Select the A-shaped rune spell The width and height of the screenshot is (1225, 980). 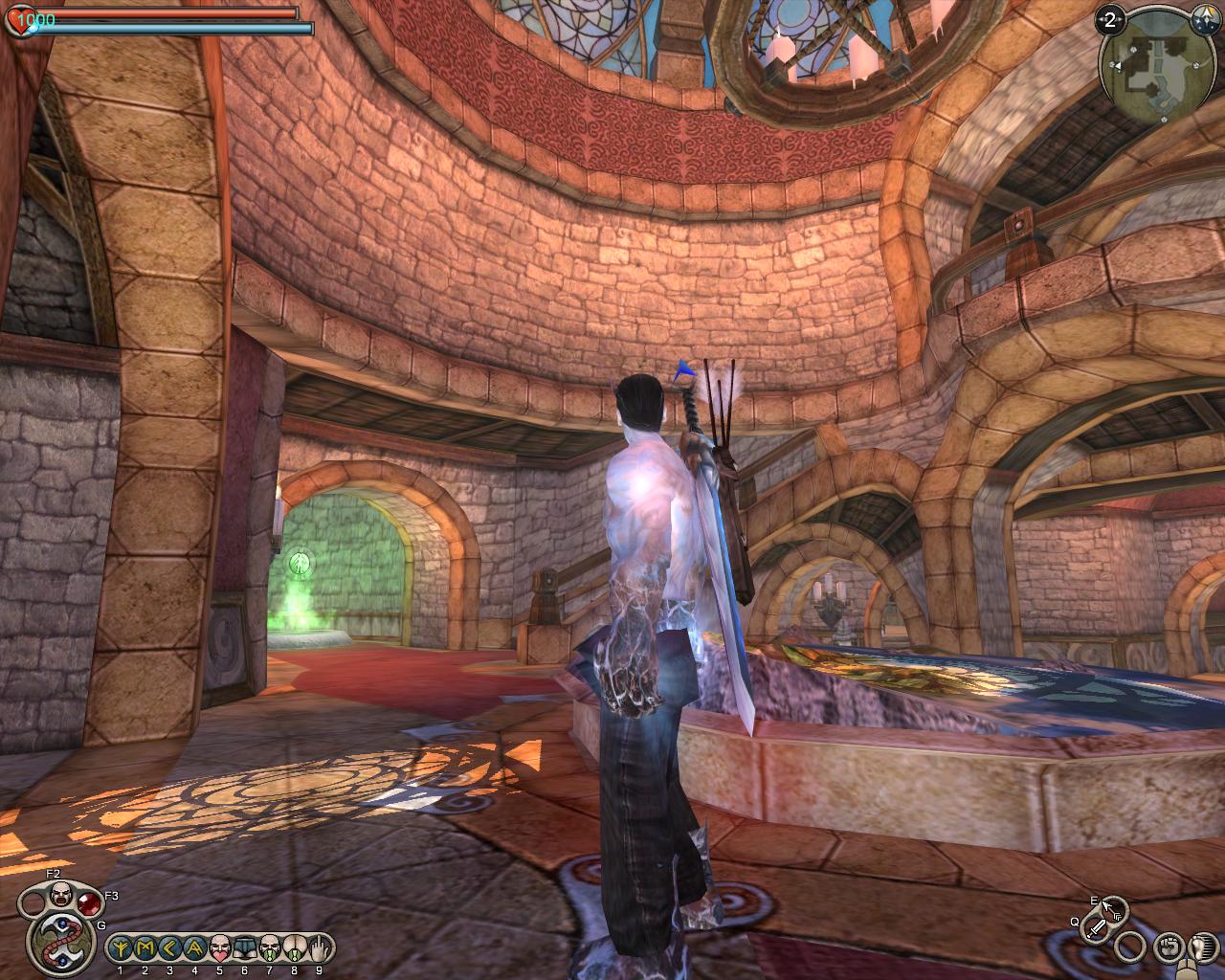195,948
